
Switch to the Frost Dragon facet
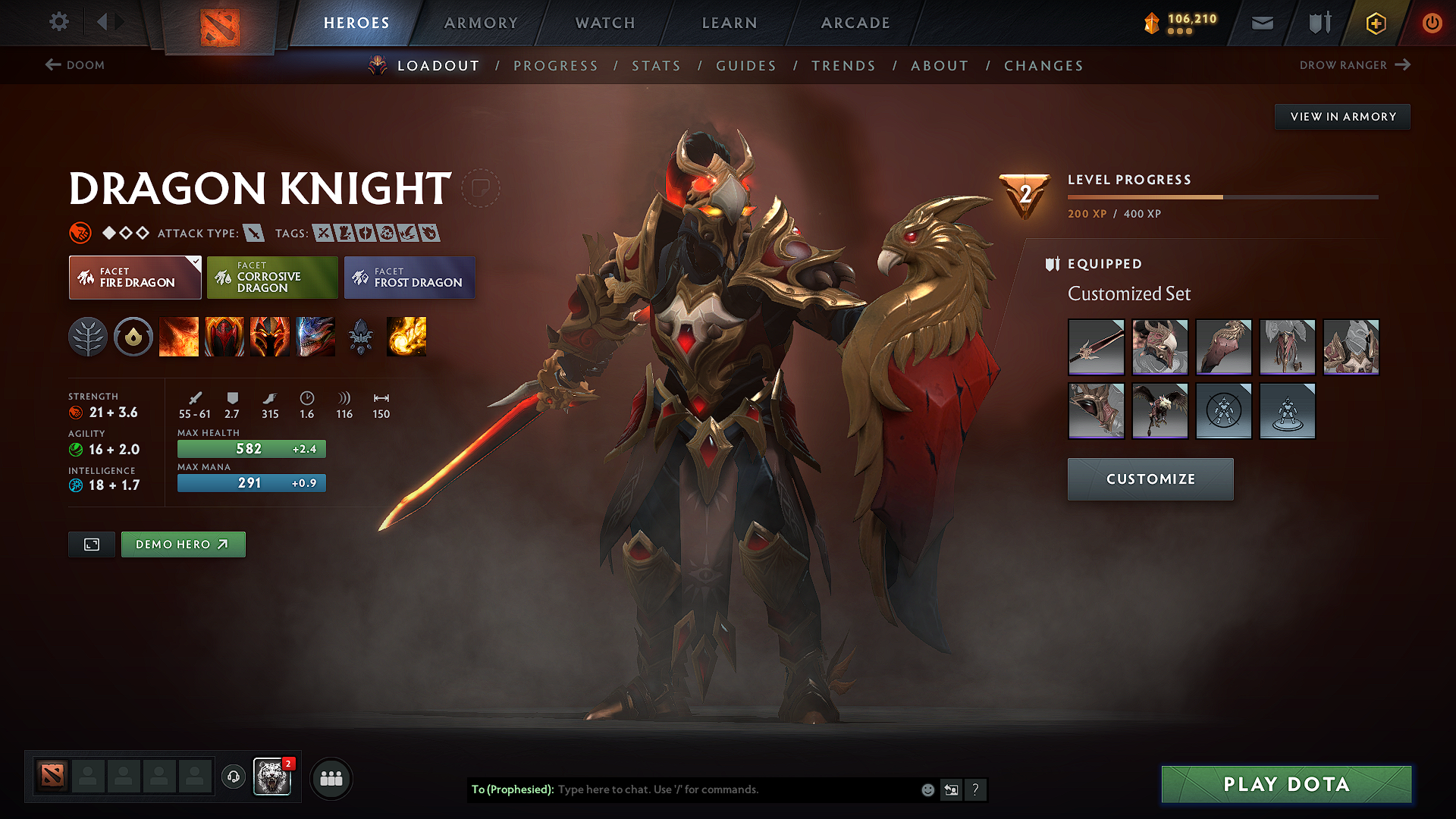pyautogui.click(x=409, y=278)
